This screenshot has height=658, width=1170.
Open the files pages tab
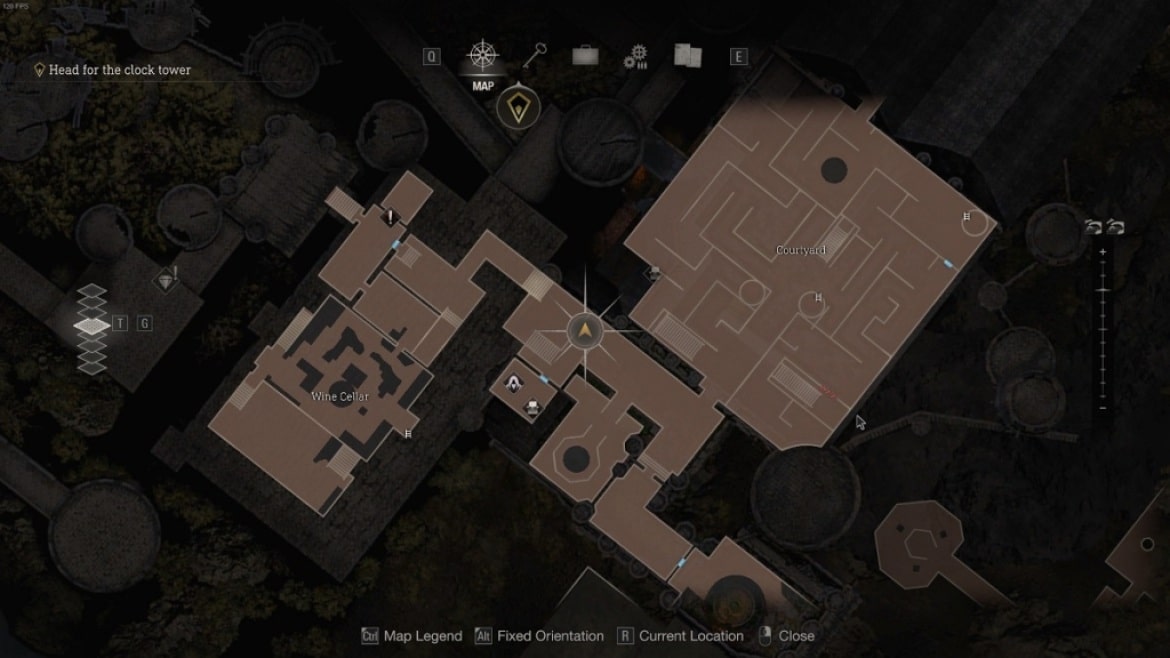pyautogui.click(x=687, y=57)
